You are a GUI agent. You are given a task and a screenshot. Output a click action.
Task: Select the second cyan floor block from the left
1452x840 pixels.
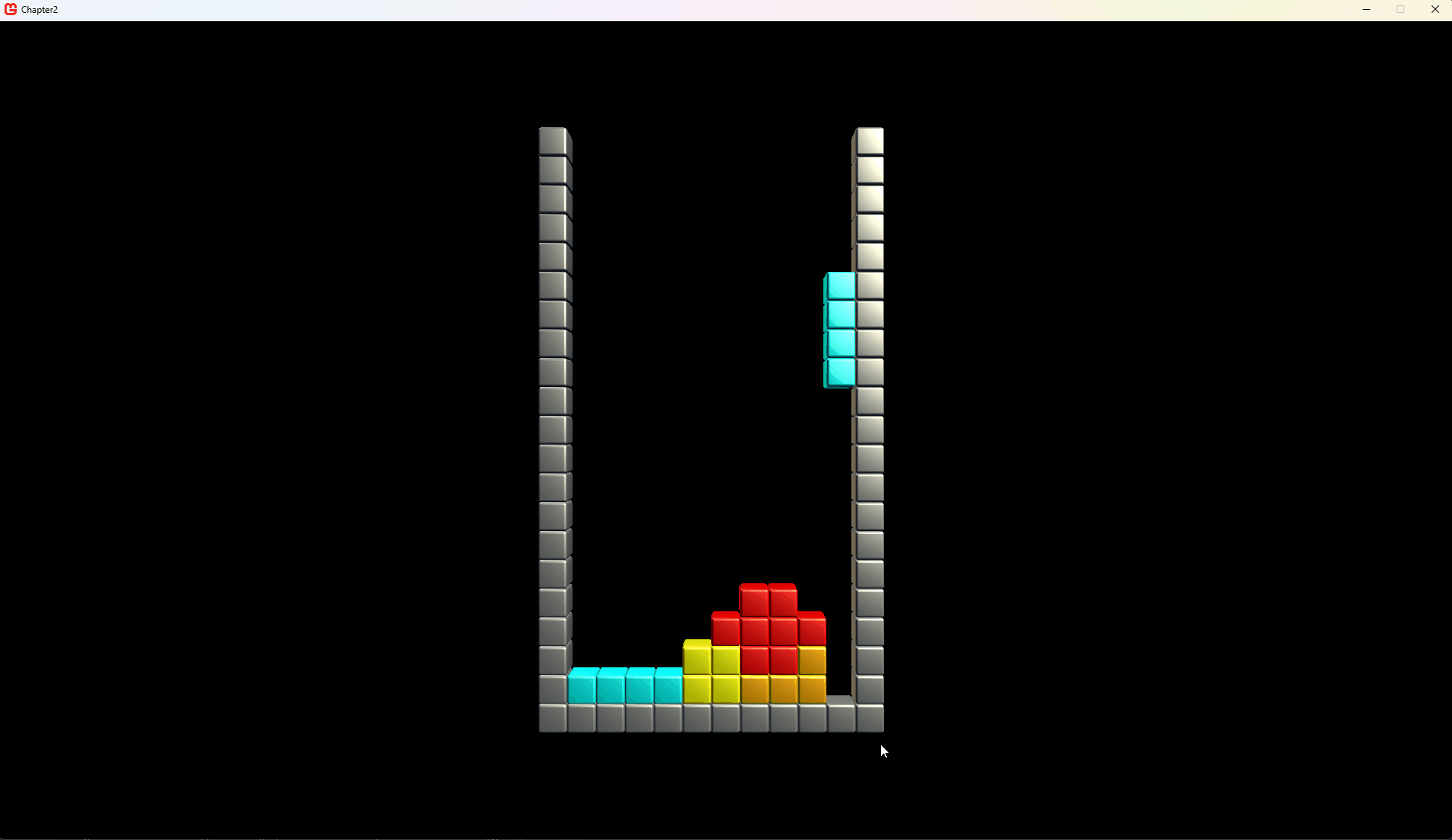click(x=610, y=684)
